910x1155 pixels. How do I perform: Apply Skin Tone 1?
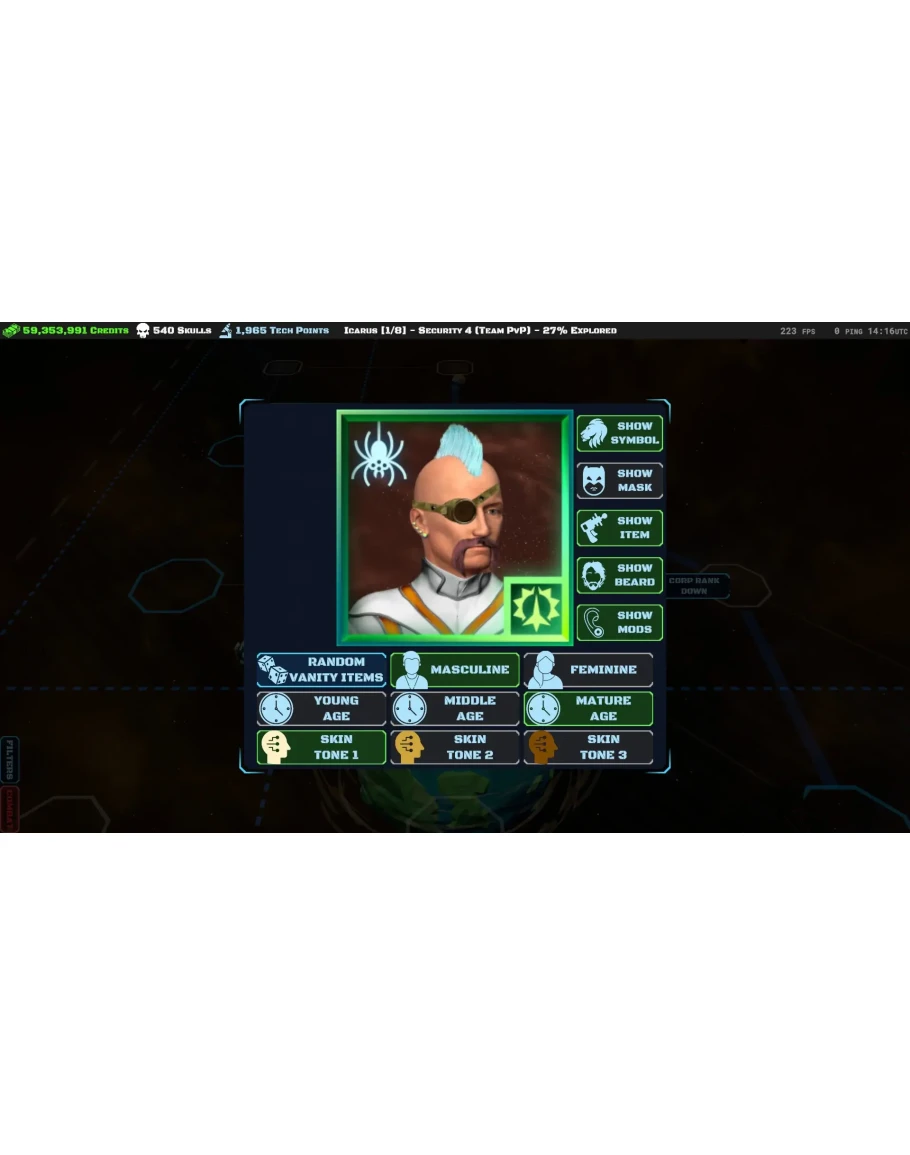[322, 748]
